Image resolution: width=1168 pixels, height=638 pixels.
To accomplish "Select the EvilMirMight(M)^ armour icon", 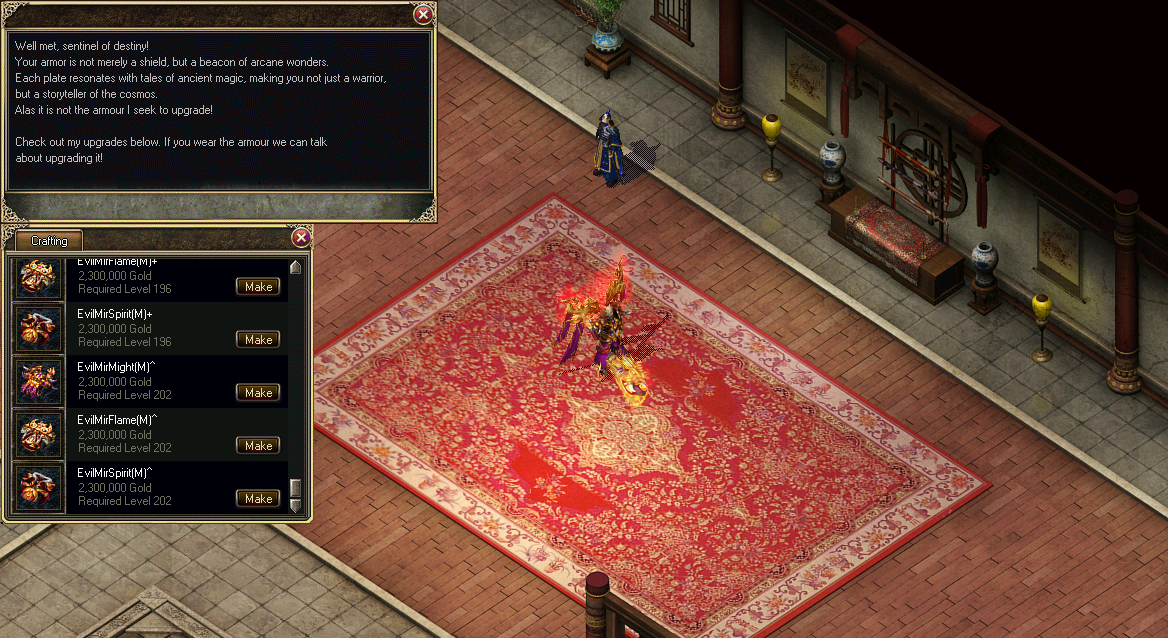I will pos(39,382).
